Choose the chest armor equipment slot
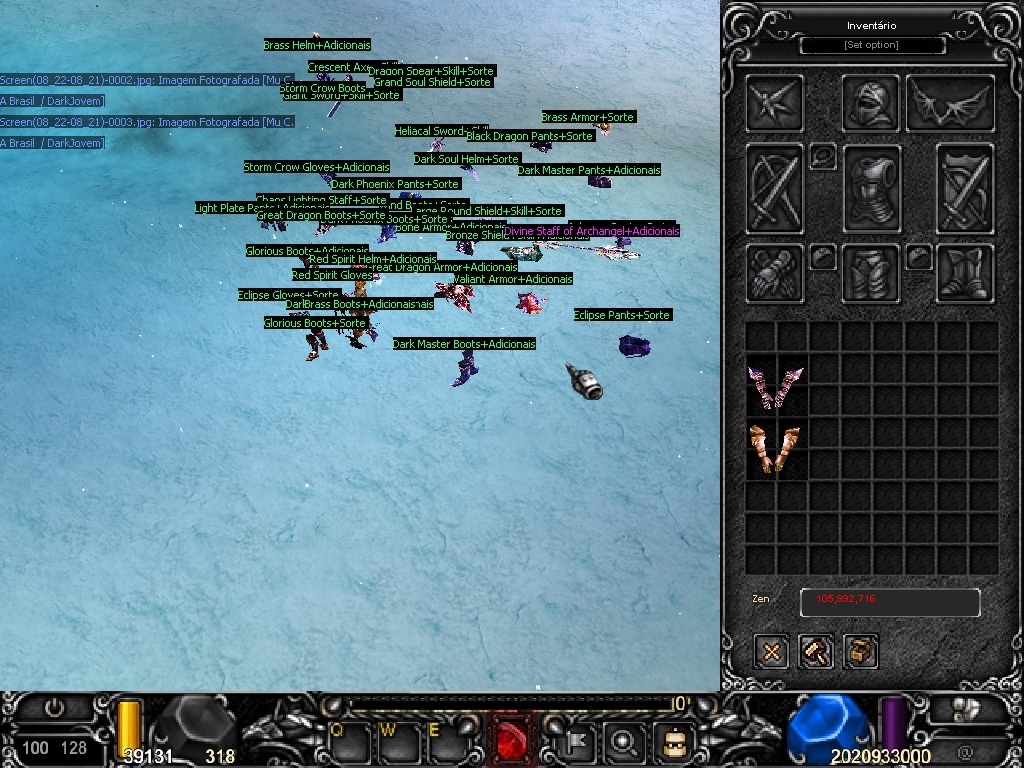The width and height of the screenshot is (1024, 768). (872, 190)
